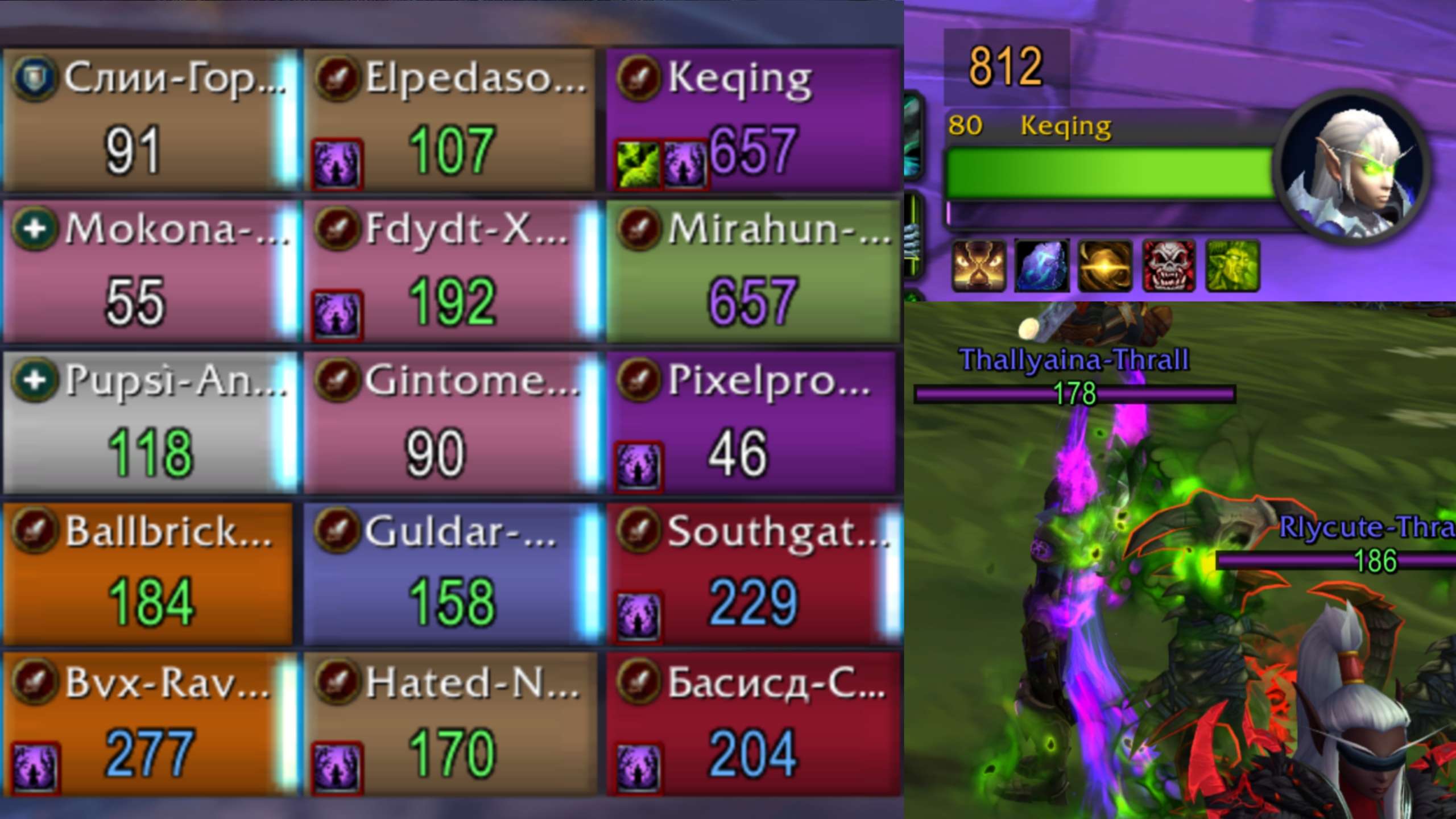Expand Mokona's frame using the plus icon
Screen dimensions: 1456x819
[35, 227]
